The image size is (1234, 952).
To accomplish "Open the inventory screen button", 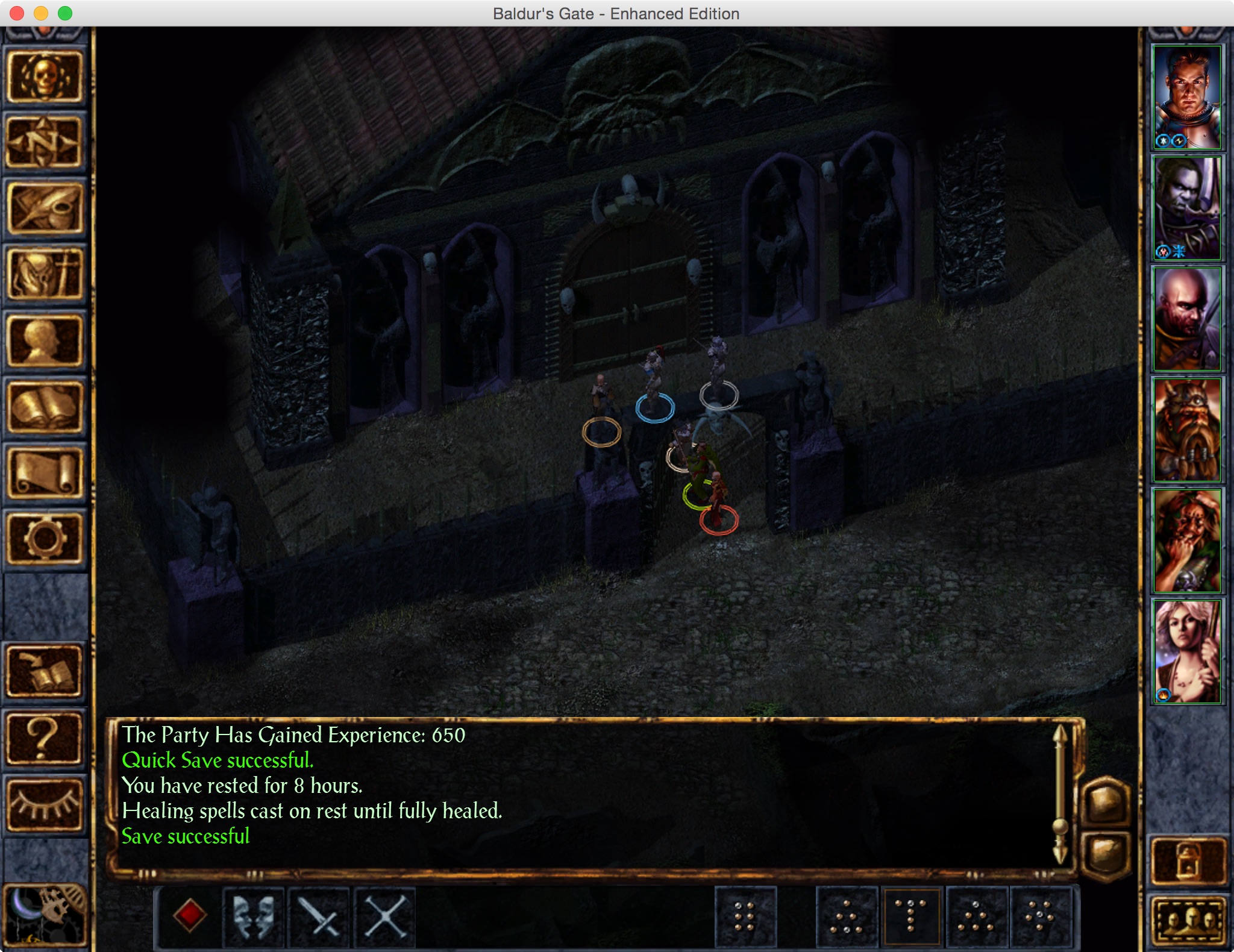I will coord(45,275).
